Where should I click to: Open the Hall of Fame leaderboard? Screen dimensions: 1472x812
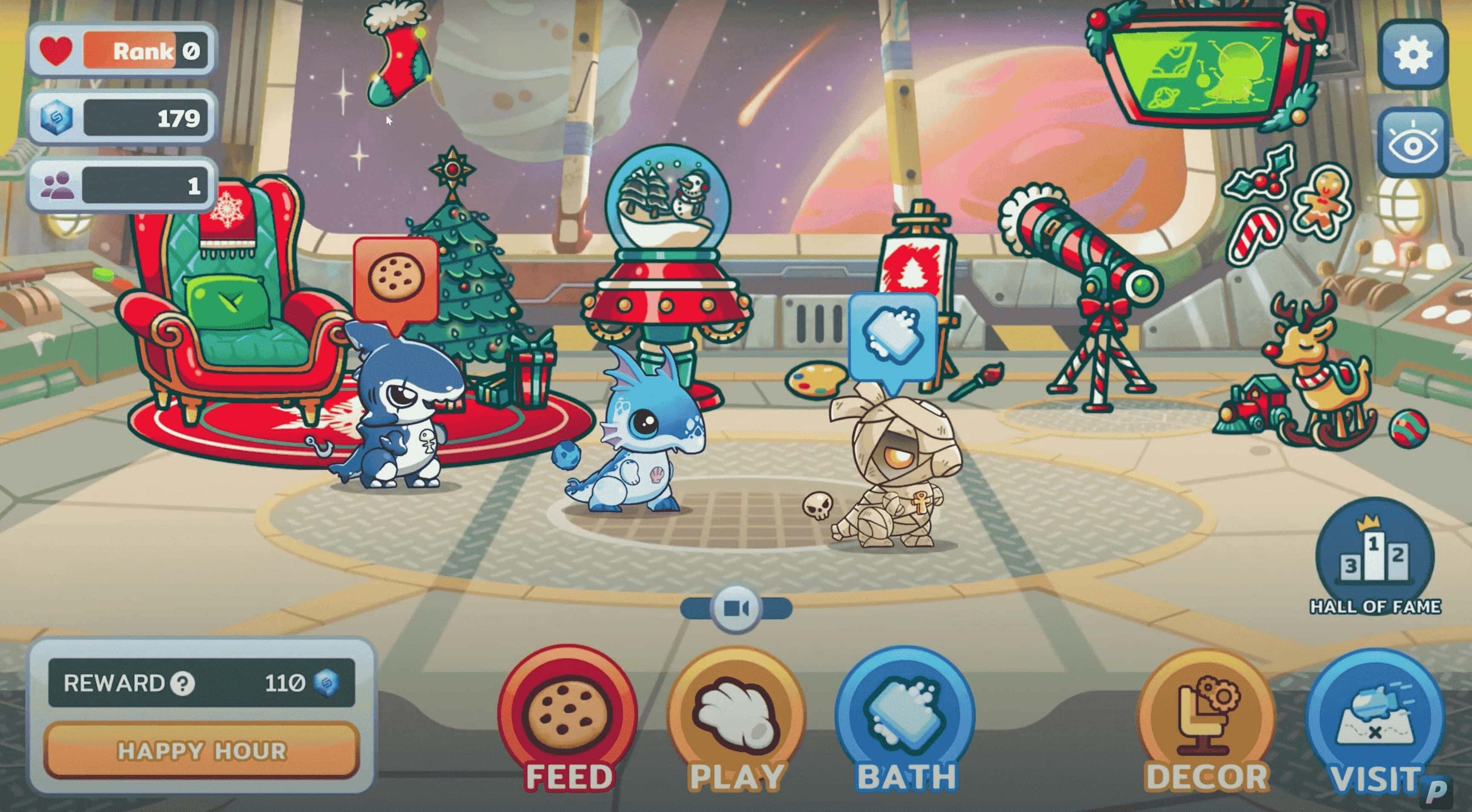pyautogui.click(x=1375, y=559)
